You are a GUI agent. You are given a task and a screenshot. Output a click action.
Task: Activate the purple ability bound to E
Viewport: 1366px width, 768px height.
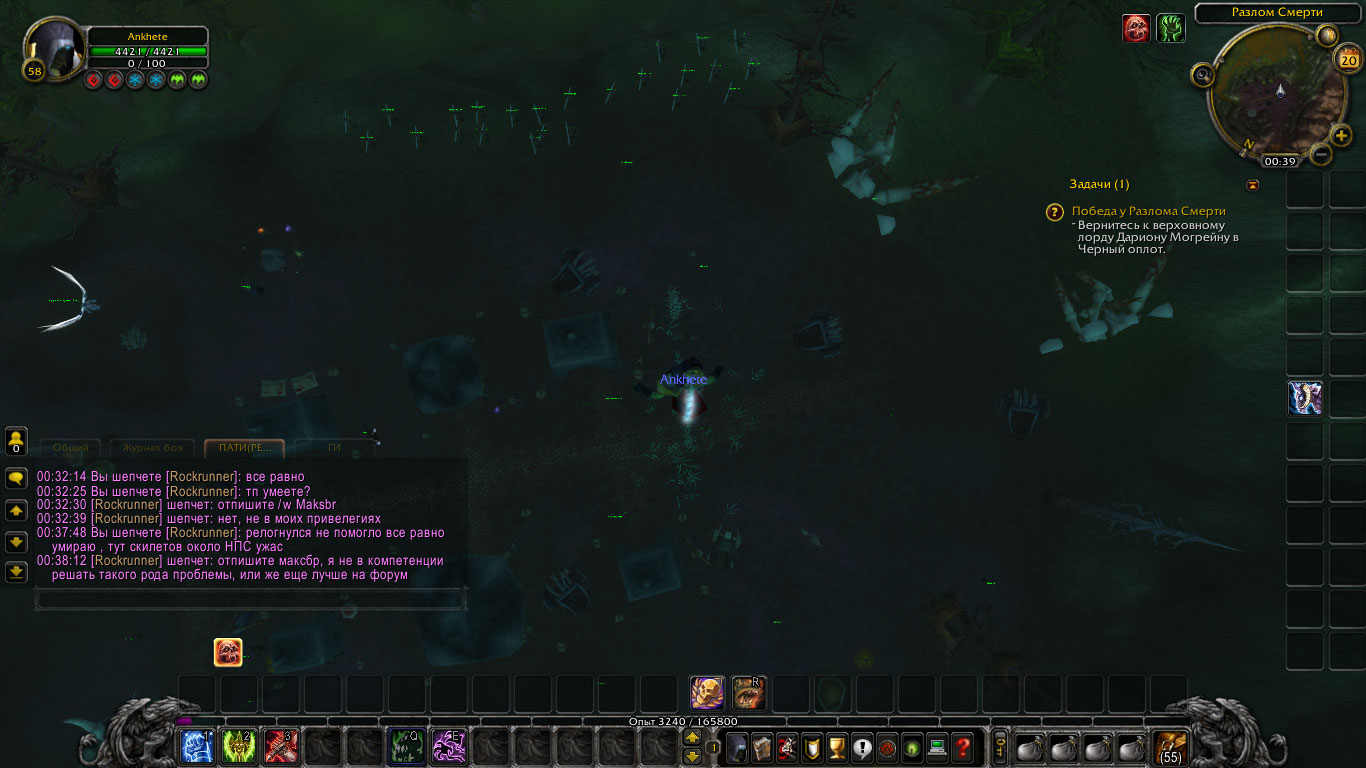448,747
